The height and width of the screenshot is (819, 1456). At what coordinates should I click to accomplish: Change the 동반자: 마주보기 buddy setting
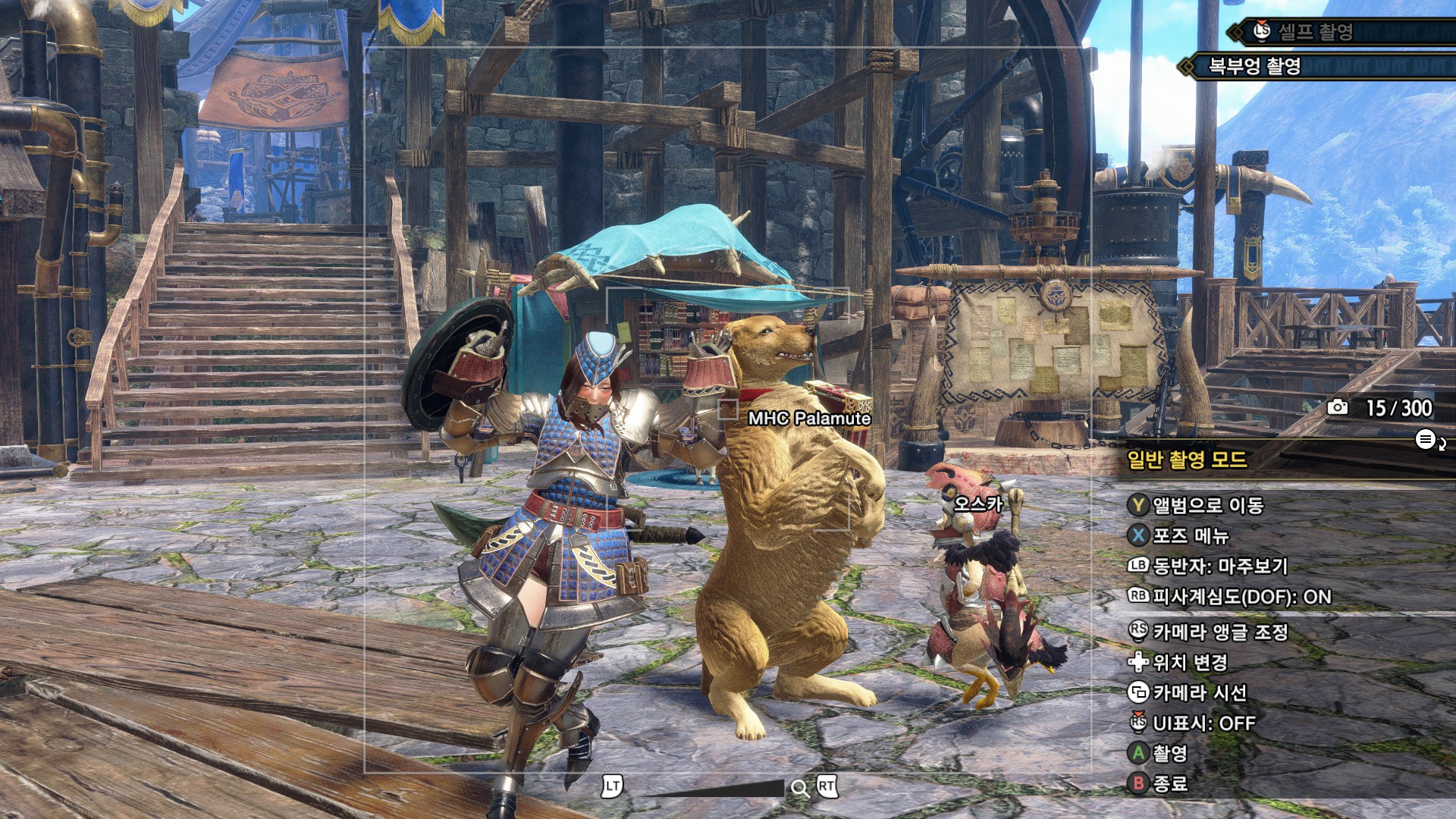(1219, 566)
